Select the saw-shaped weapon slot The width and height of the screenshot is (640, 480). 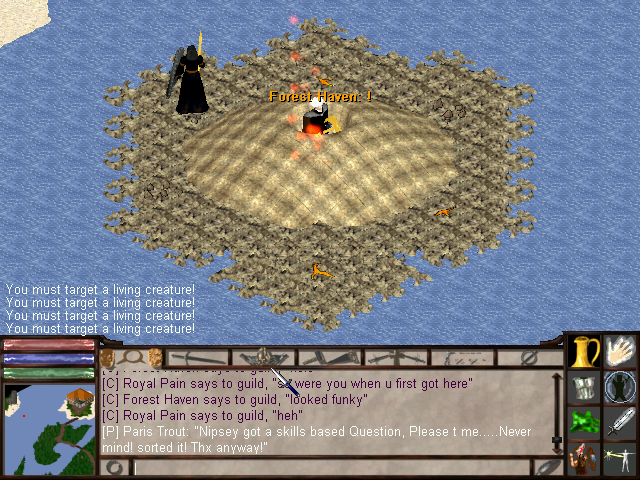(326, 357)
